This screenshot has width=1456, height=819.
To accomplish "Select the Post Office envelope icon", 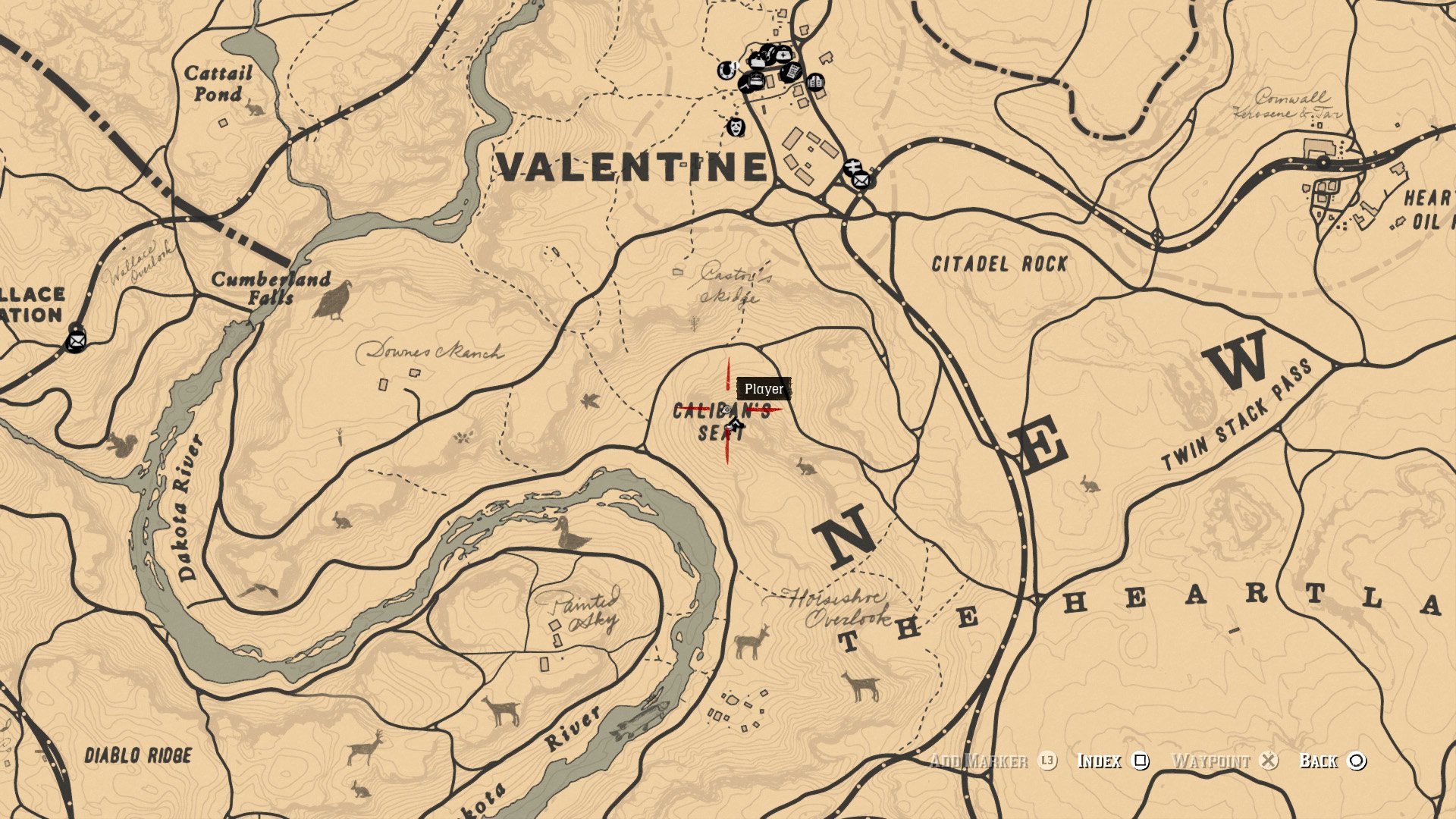I will tap(861, 180).
